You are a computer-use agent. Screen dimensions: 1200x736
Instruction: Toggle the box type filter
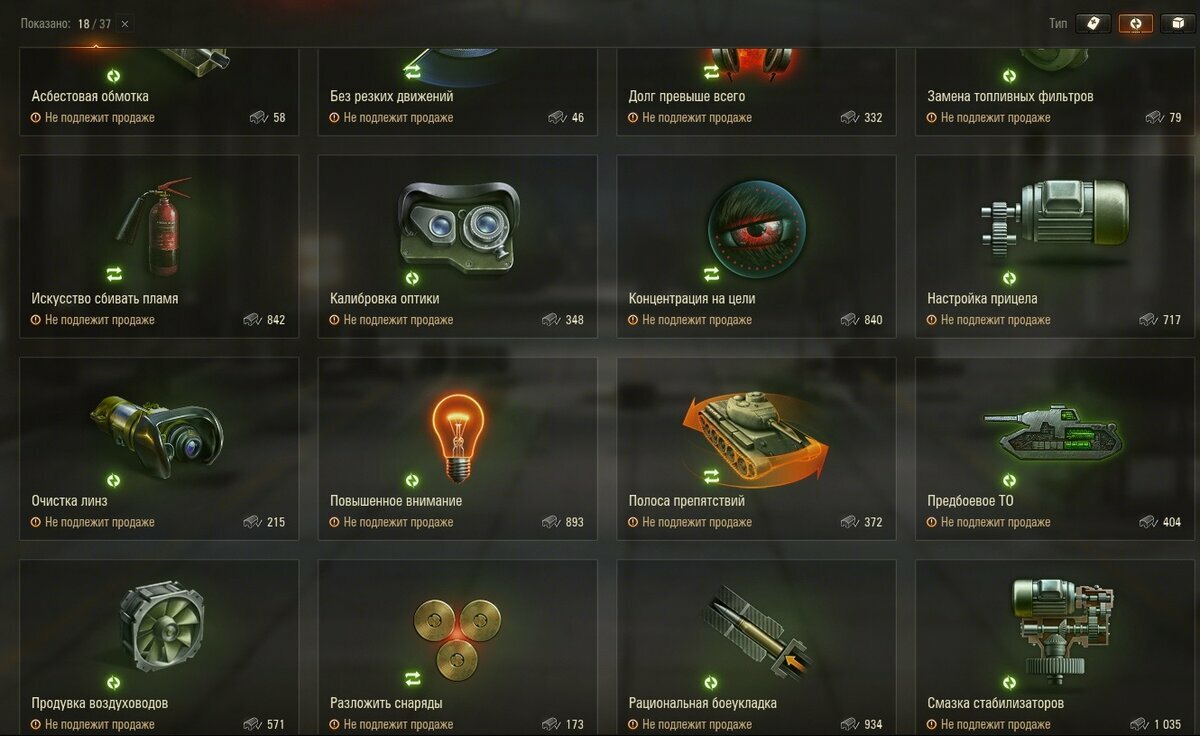(x=1178, y=24)
